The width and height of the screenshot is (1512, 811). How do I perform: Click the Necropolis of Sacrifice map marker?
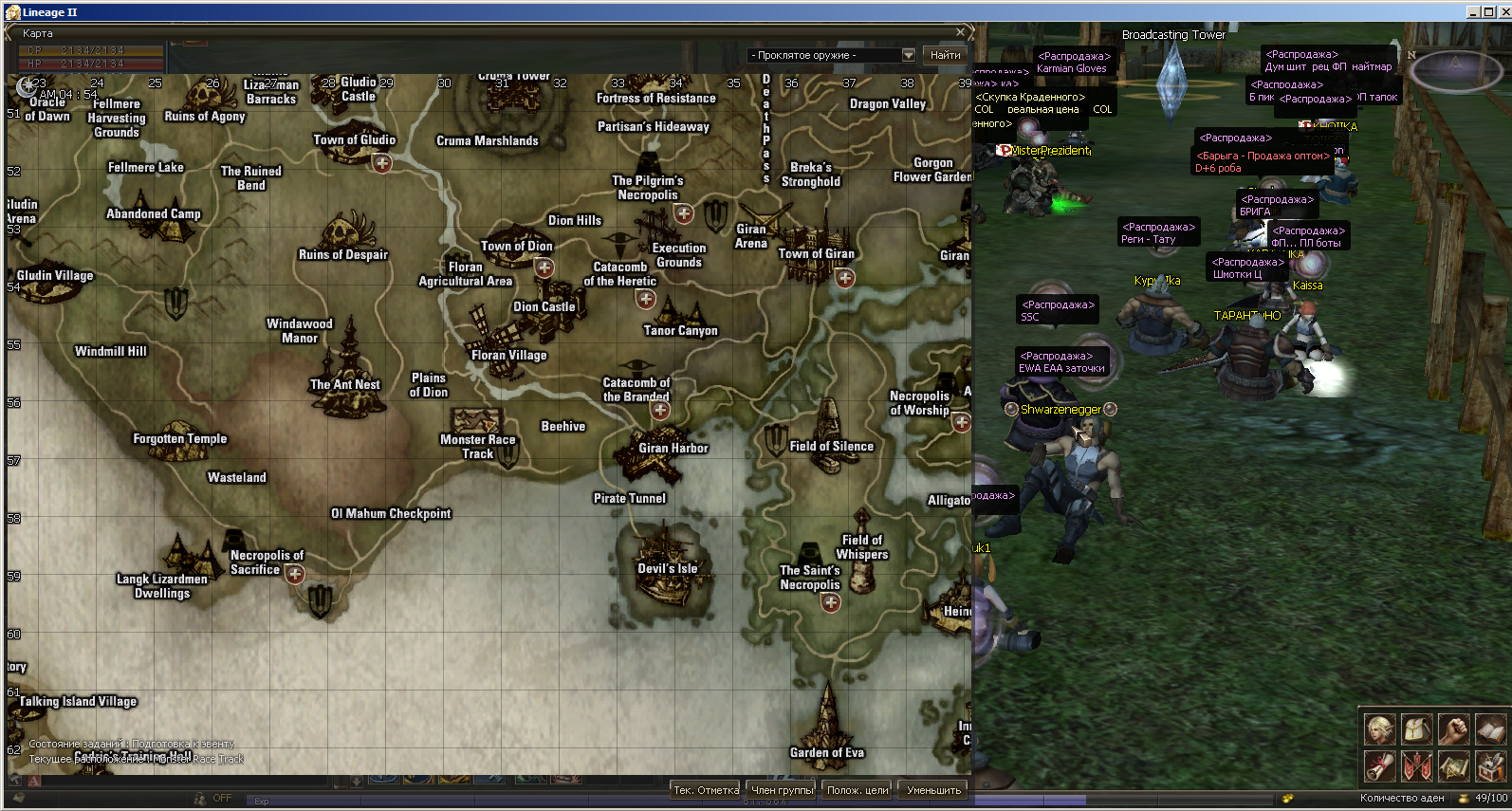pyautogui.click(x=295, y=574)
